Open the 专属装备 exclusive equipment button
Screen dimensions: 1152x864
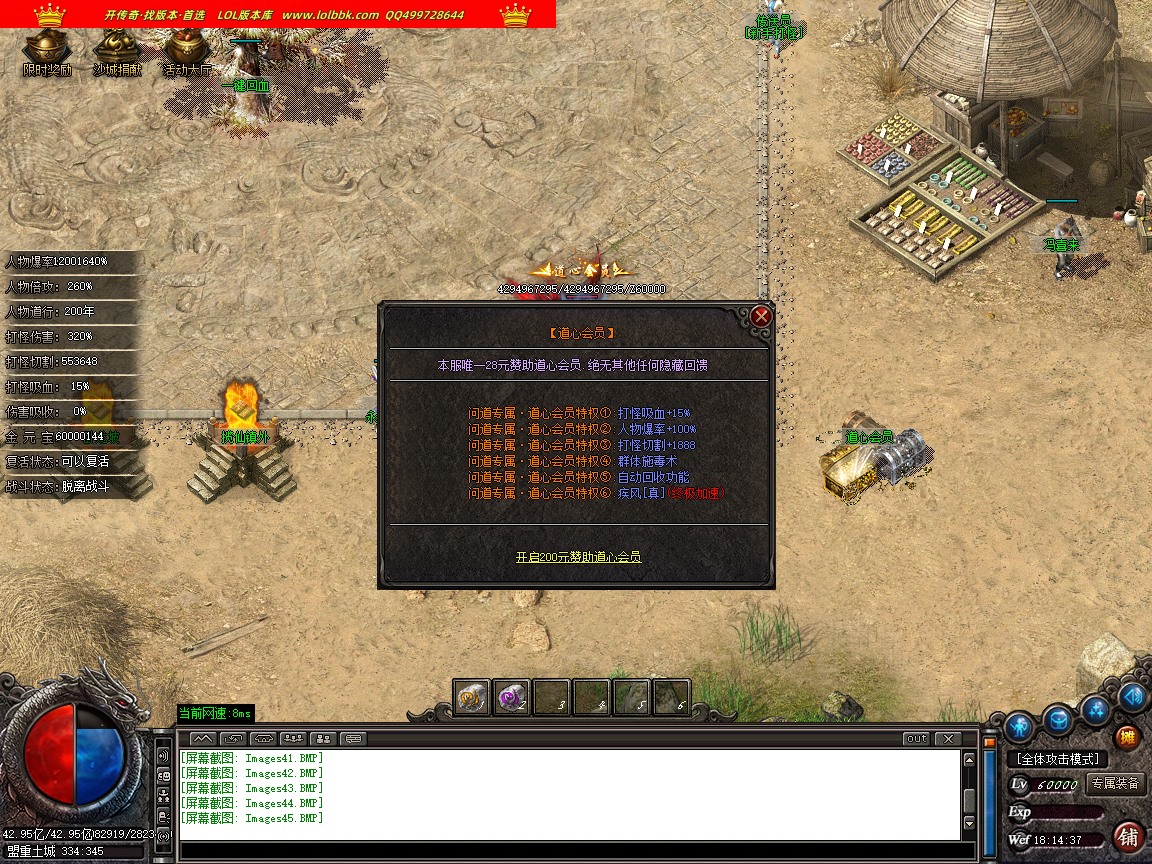pos(1116,784)
